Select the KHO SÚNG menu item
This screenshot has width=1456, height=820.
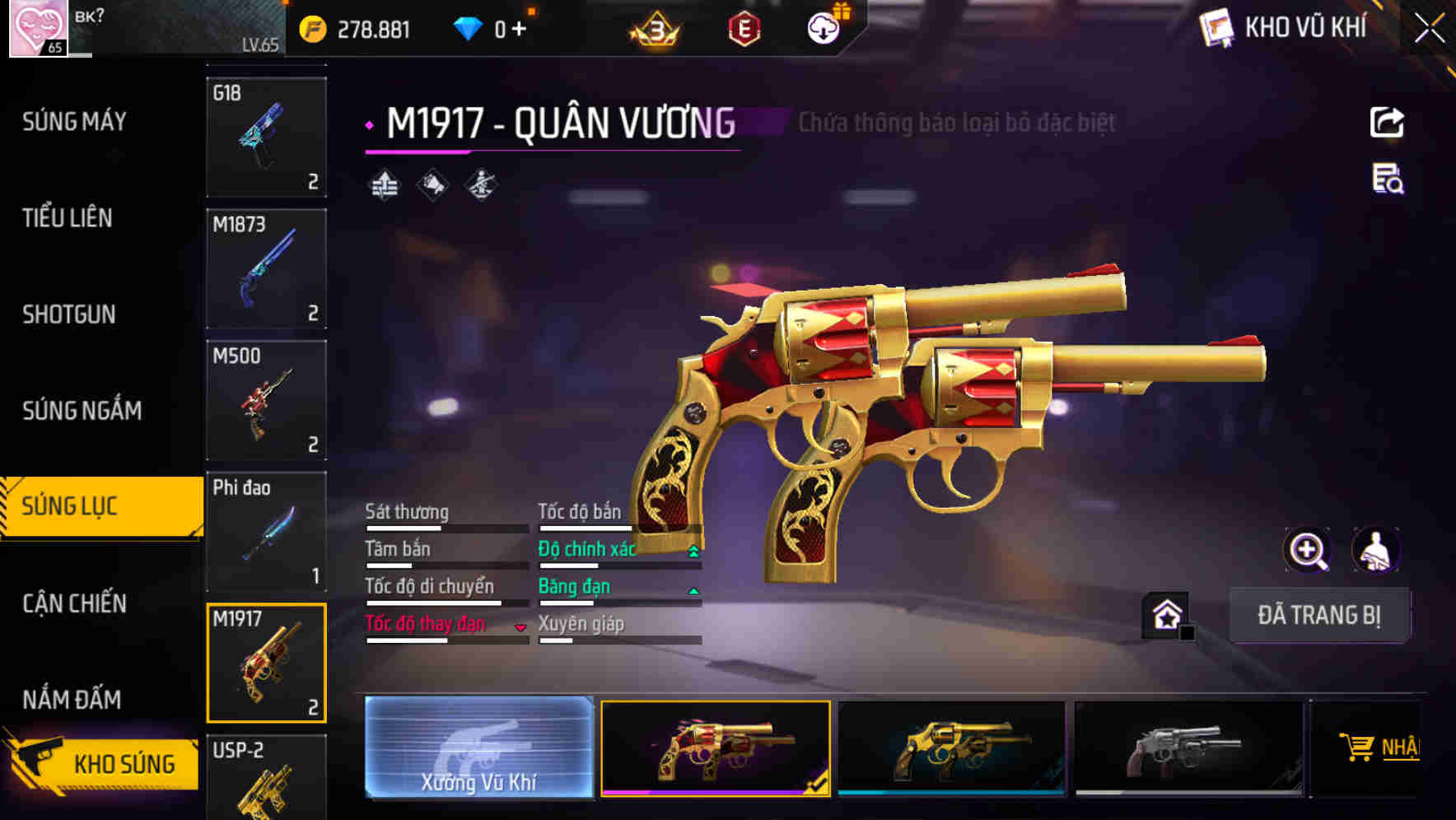124,763
